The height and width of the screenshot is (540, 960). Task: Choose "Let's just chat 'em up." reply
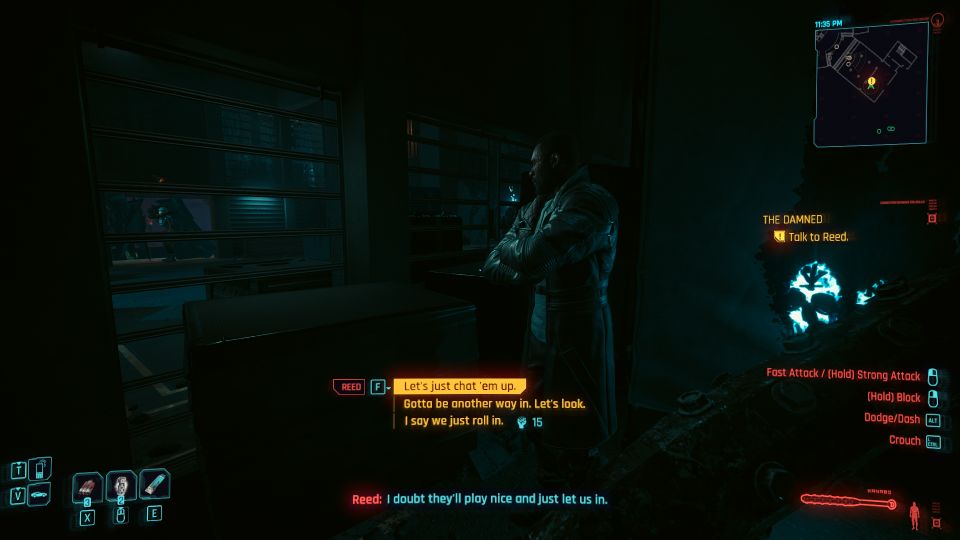(459, 387)
